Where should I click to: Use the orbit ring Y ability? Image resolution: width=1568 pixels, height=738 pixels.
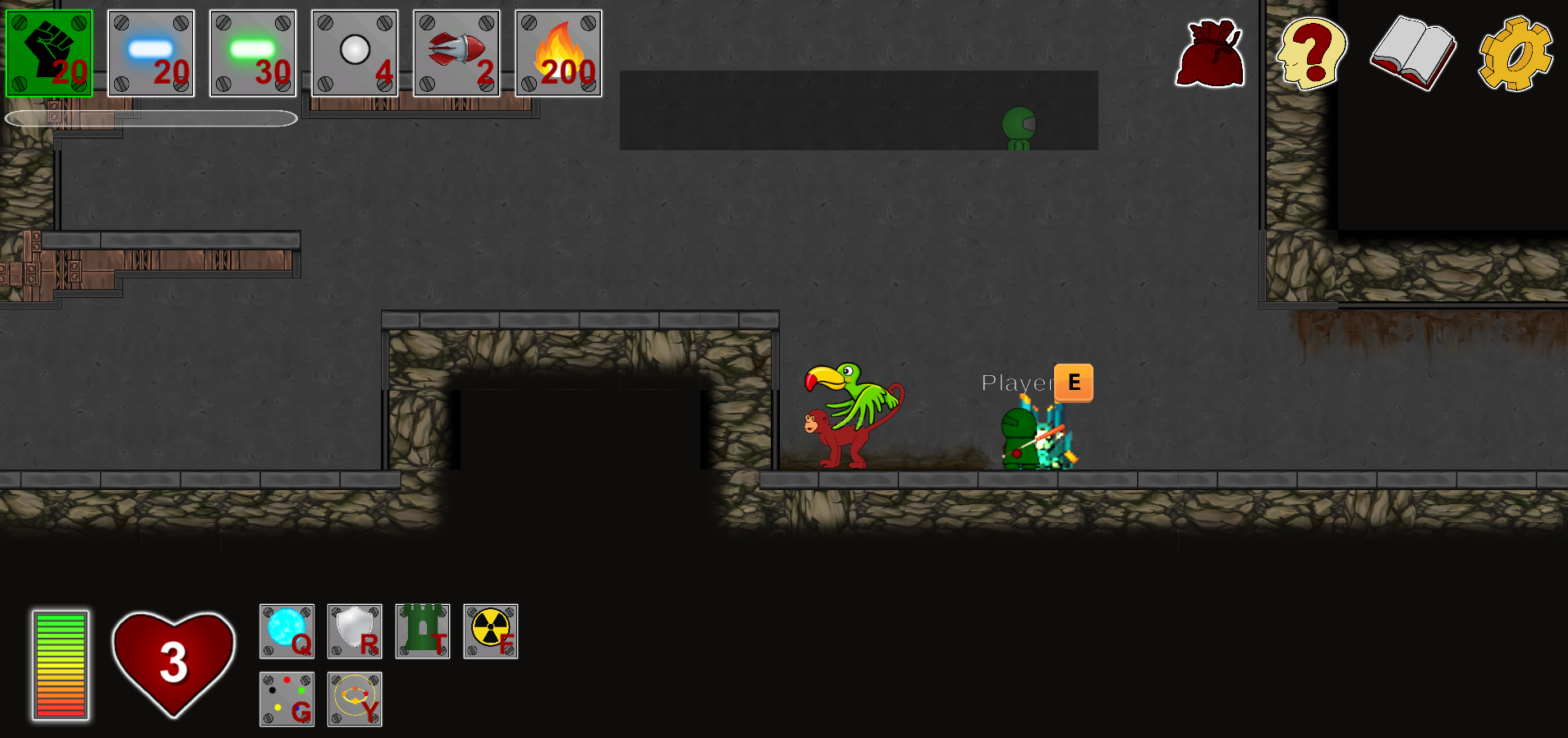[x=355, y=699]
